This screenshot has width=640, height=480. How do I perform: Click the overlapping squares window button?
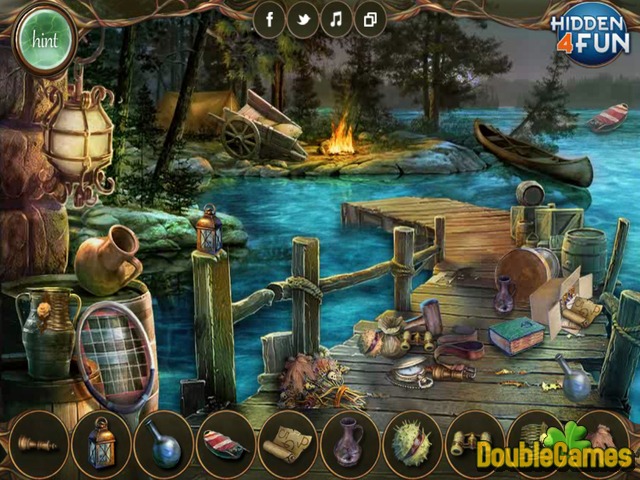[x=369, y=20]
